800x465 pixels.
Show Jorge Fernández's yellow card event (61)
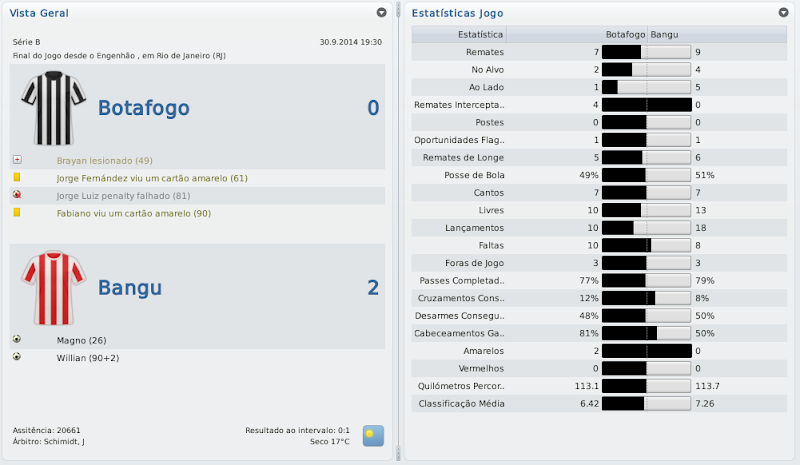[138, 178]
